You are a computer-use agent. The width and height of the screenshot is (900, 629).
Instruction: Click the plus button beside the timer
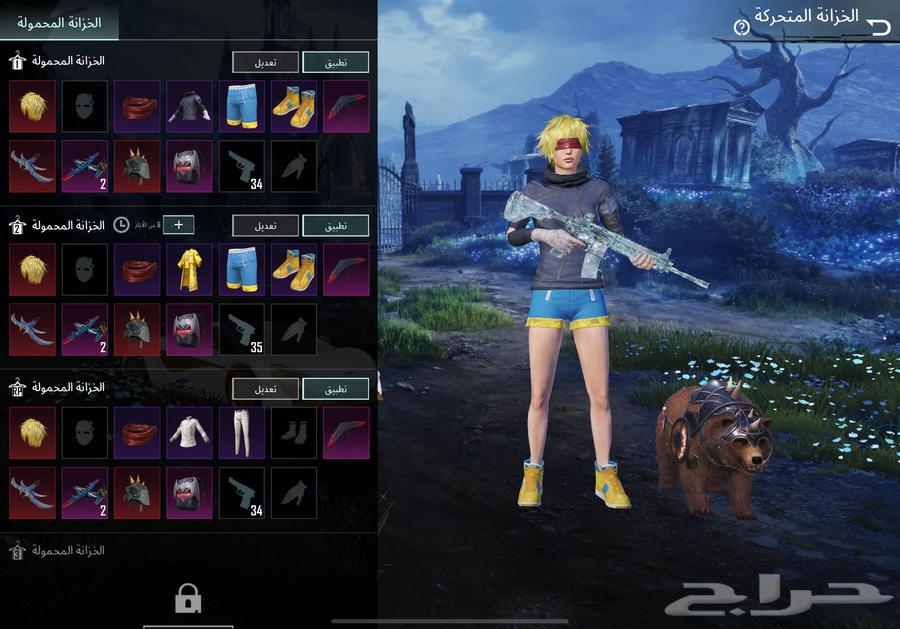[179, 225]
